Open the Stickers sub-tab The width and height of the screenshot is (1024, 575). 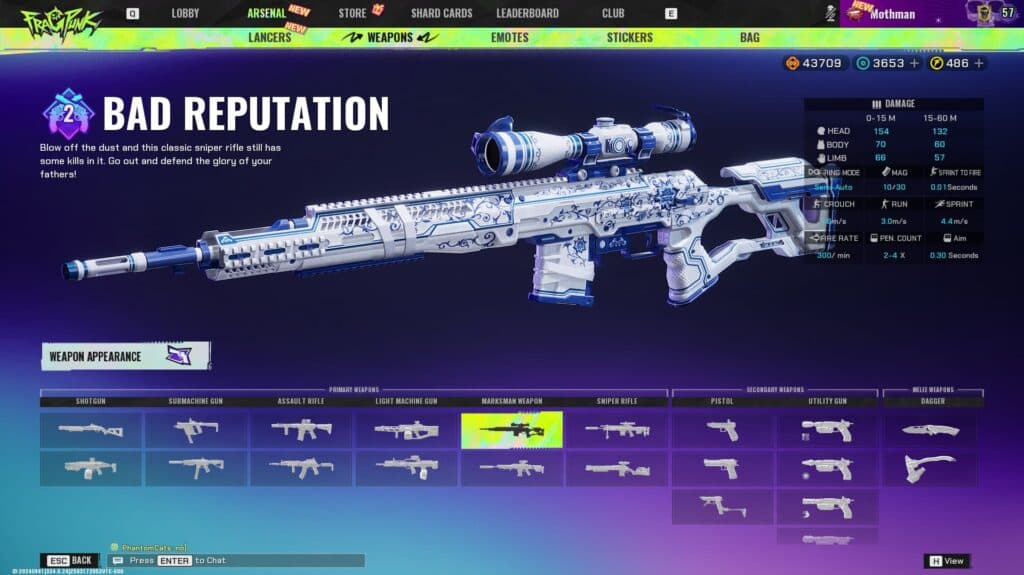629,37
